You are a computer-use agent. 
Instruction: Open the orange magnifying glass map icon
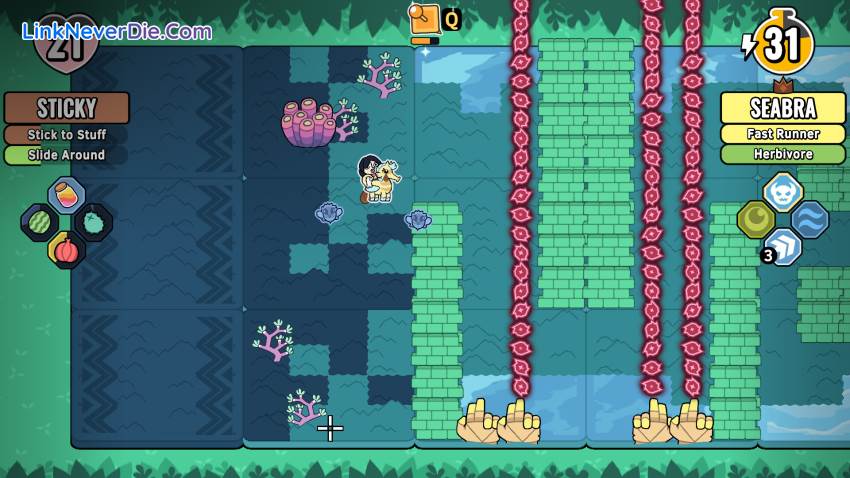[x=425, y=19]
